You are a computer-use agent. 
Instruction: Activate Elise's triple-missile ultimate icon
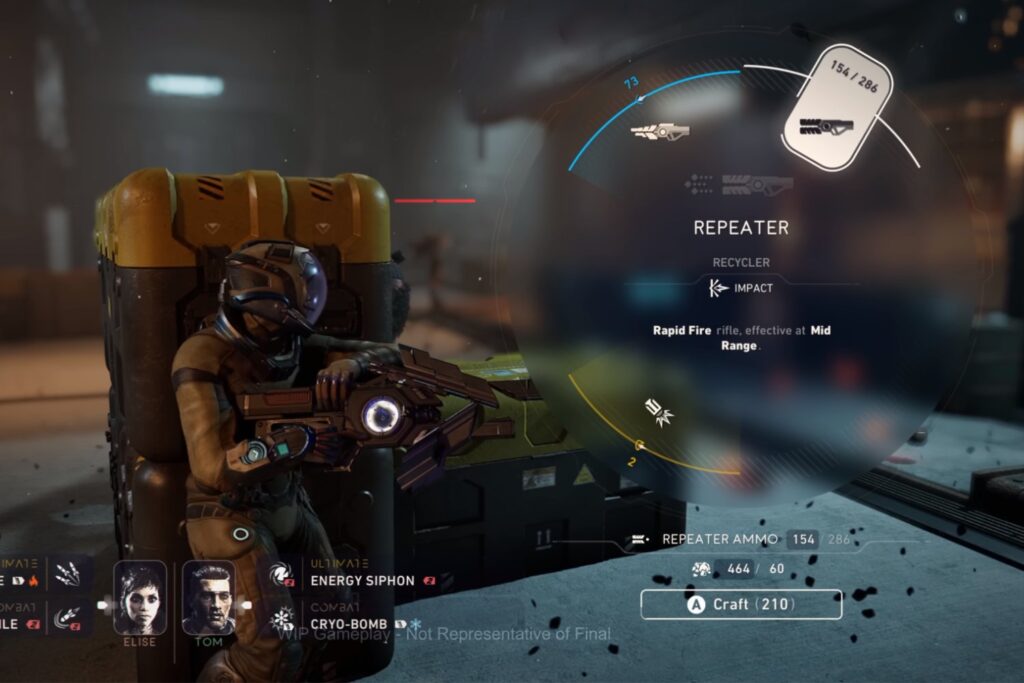click(72, 575)
